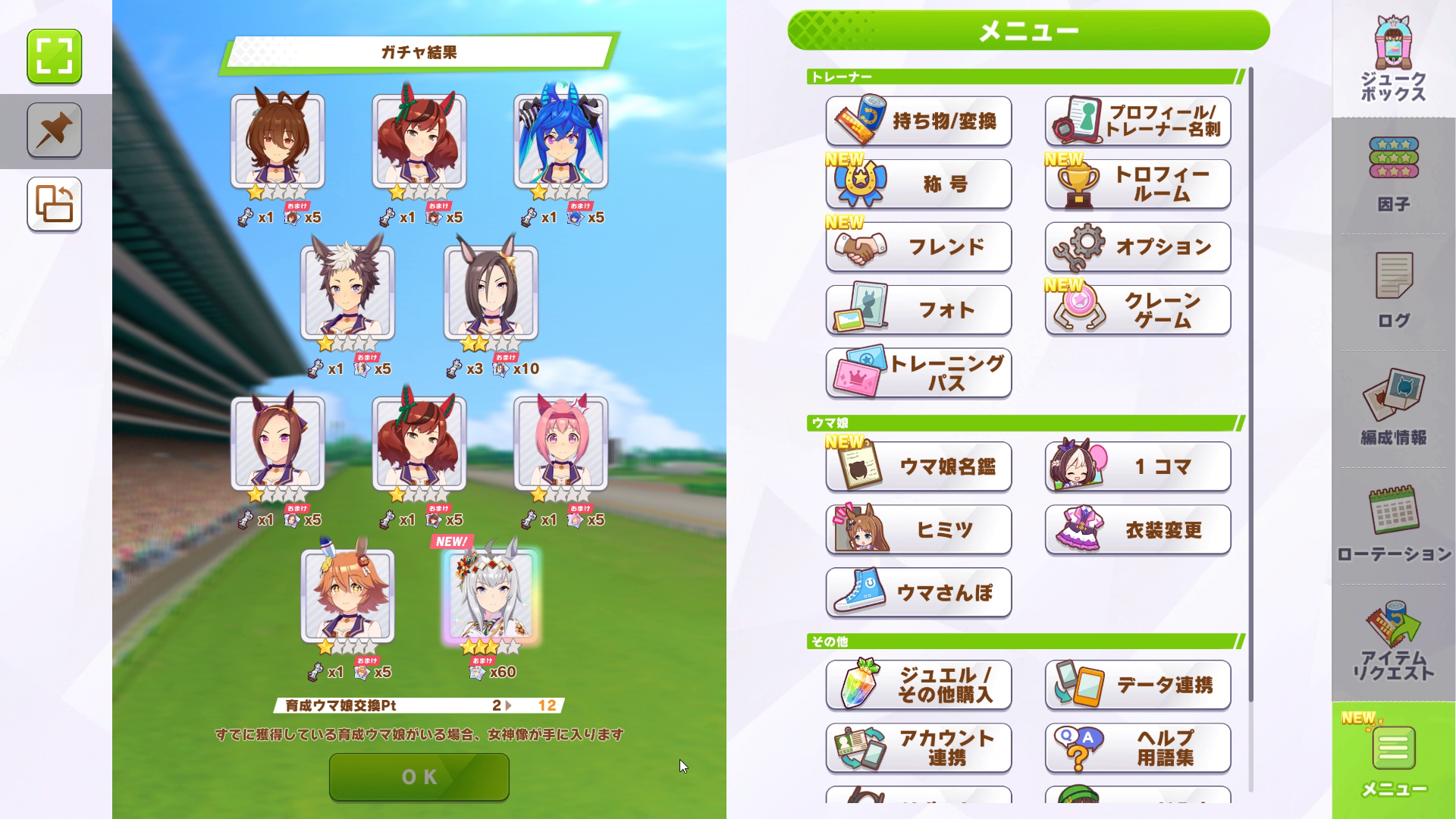Open プロフィール/トレーナー名刺 profile menu
The width and height of the screenshot is (1456, 819).
click(x=1137, y=121)
